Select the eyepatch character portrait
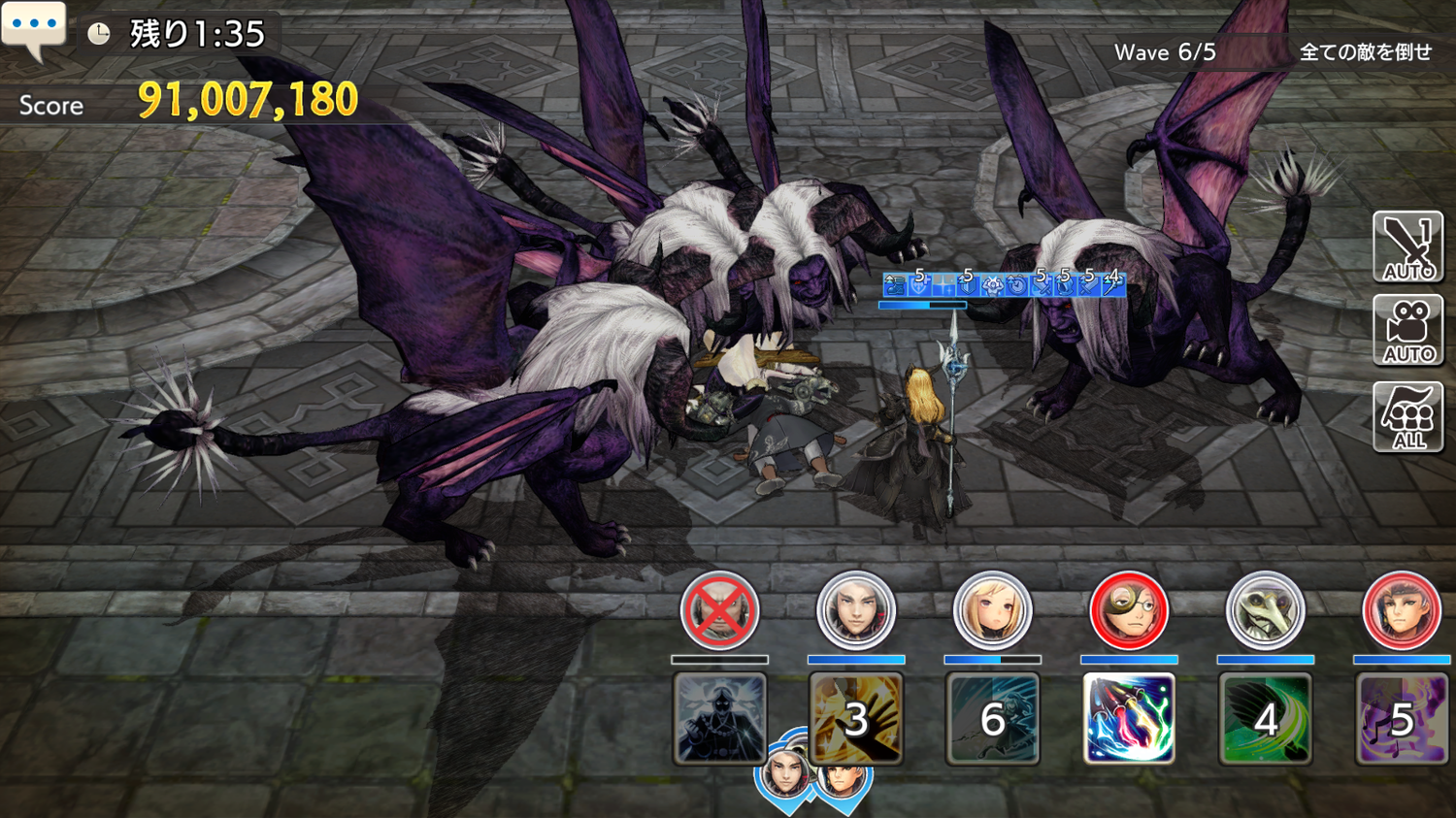 coord(1128,611)
